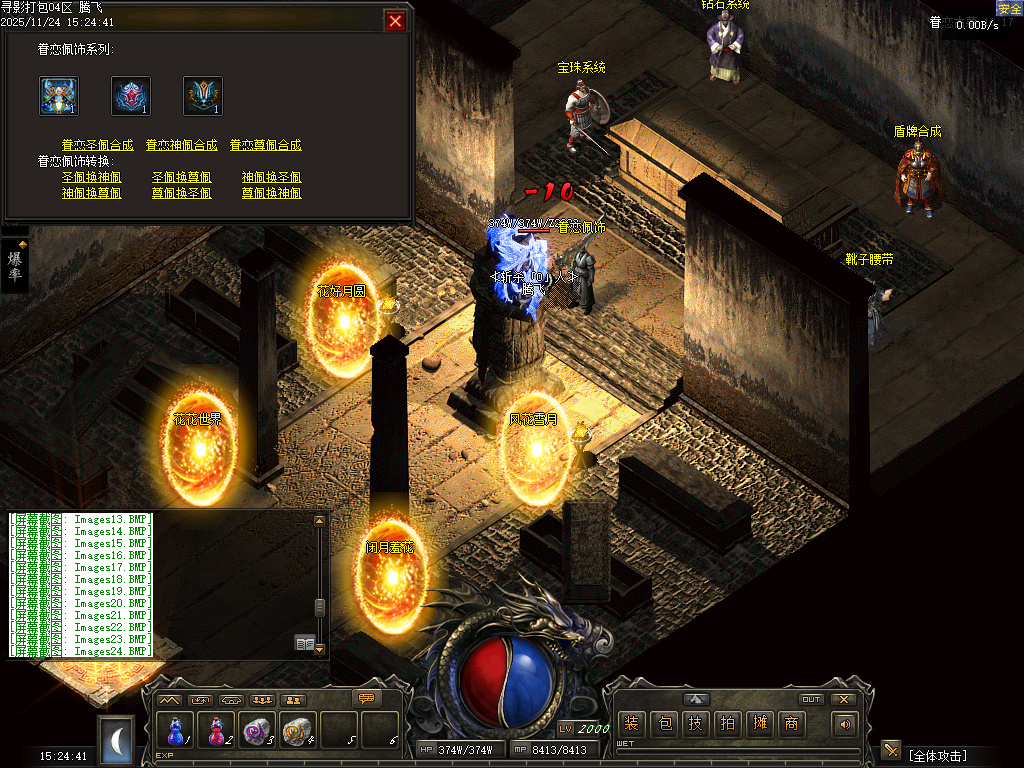Open the skills panel with 技 button
The image size is (1024, 768).
tap(695, 724)
